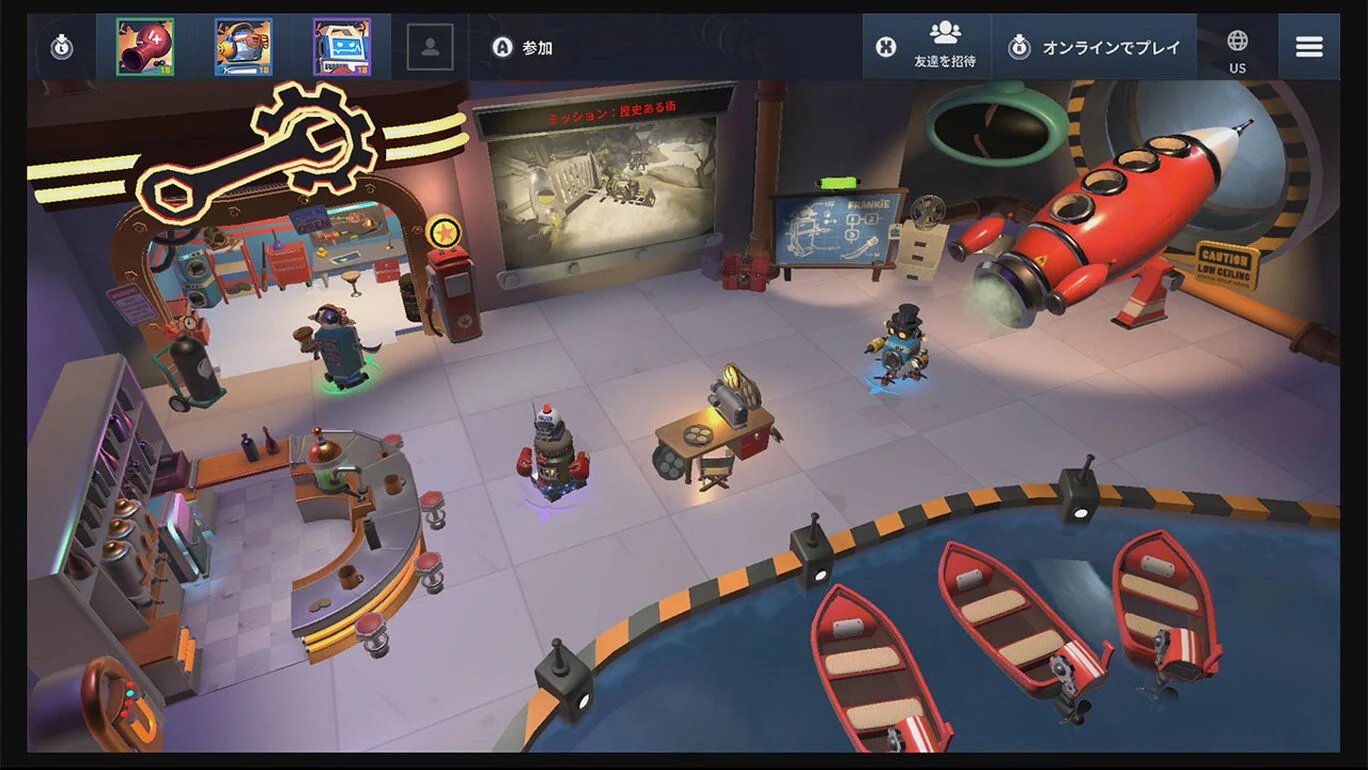Image resolution: width=1368 pixels, height=770 pixels.
Task: Switch to the FRANKIE blueprint board
Action: [845, 230]
